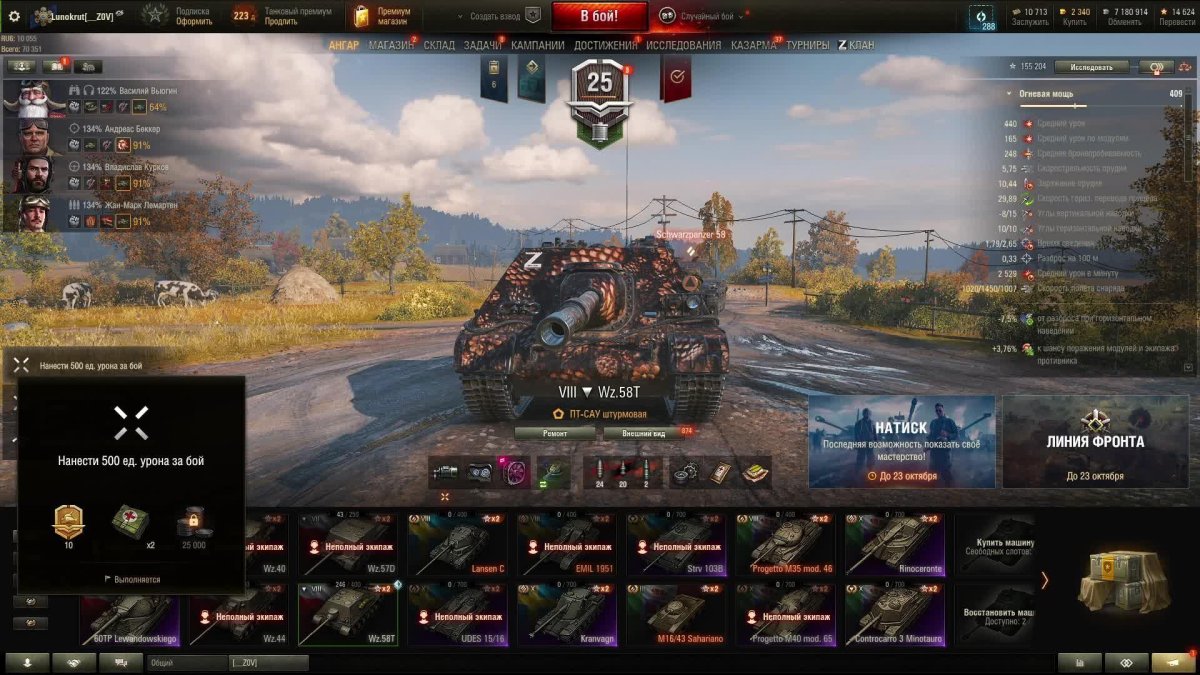Open the ИССЛЕДОВАНИЯ tab
The image size is (1200, 675).
[683, 45]
